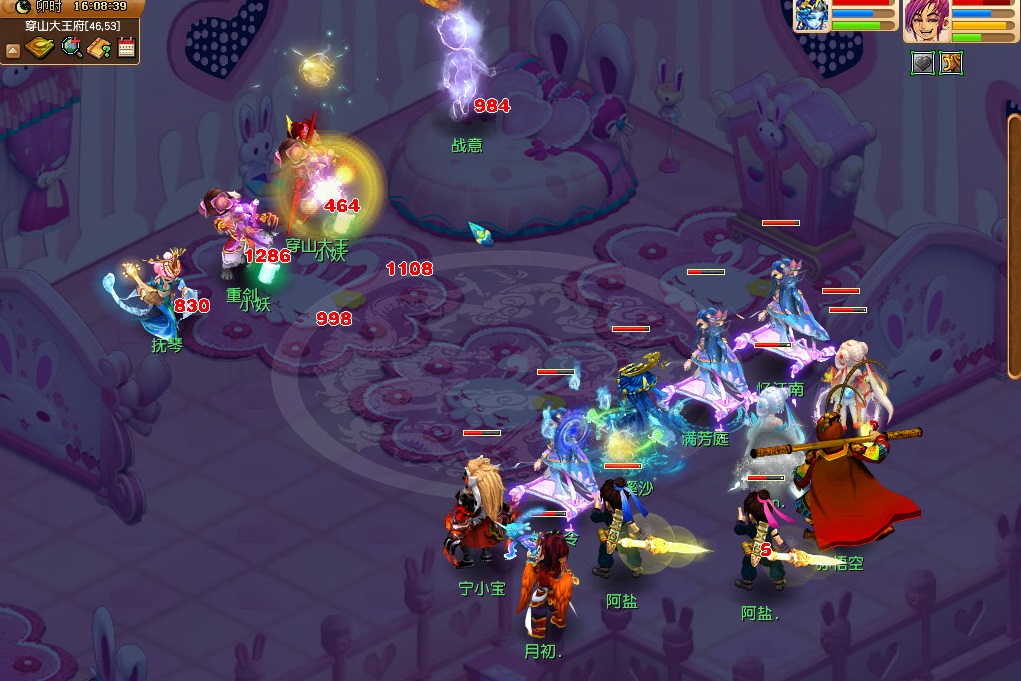This screenshot has height=681, width=1021.
Task: Open the red calendar icon
Action: click(x=127, y=47)
